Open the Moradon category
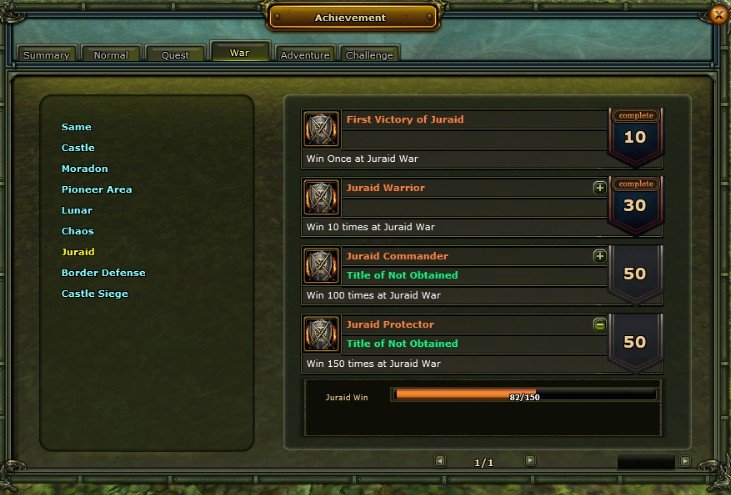The width and height of the screenshot is (731, 495). tap(85, 169)
